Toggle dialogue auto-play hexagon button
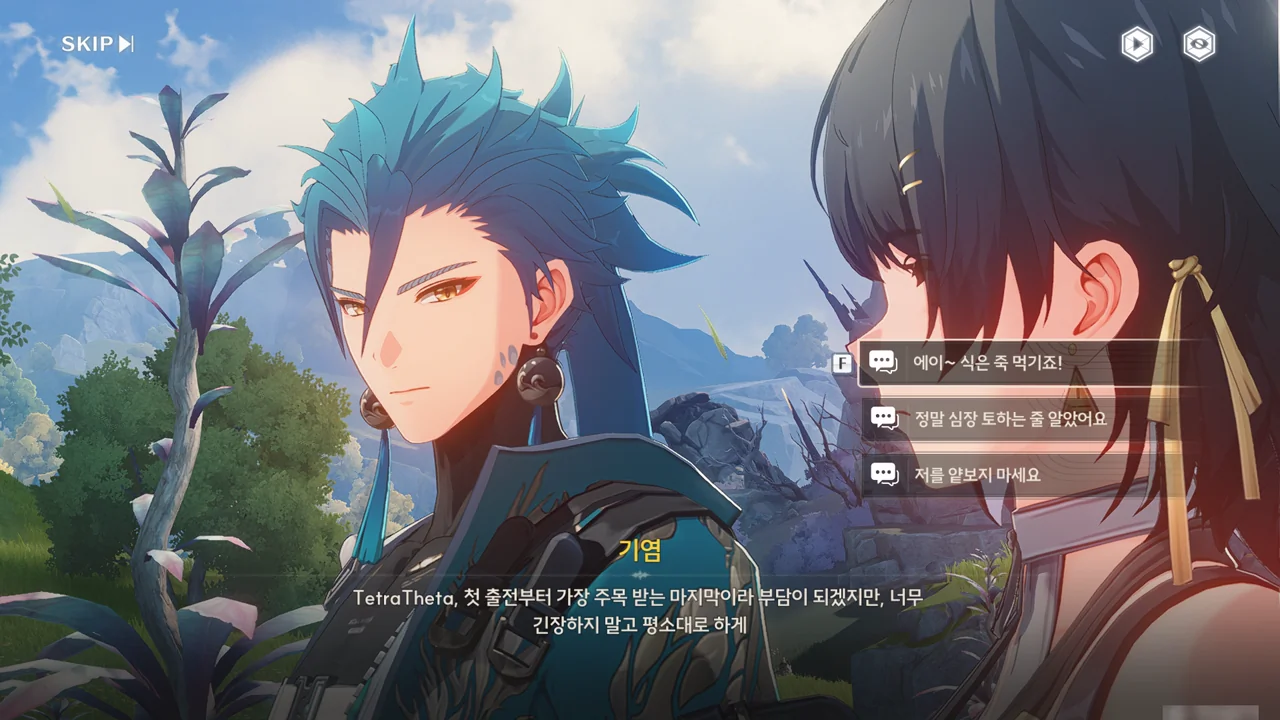This screenshot has width=1280, height=720. pyautogui.click(x=1136, y=44)
